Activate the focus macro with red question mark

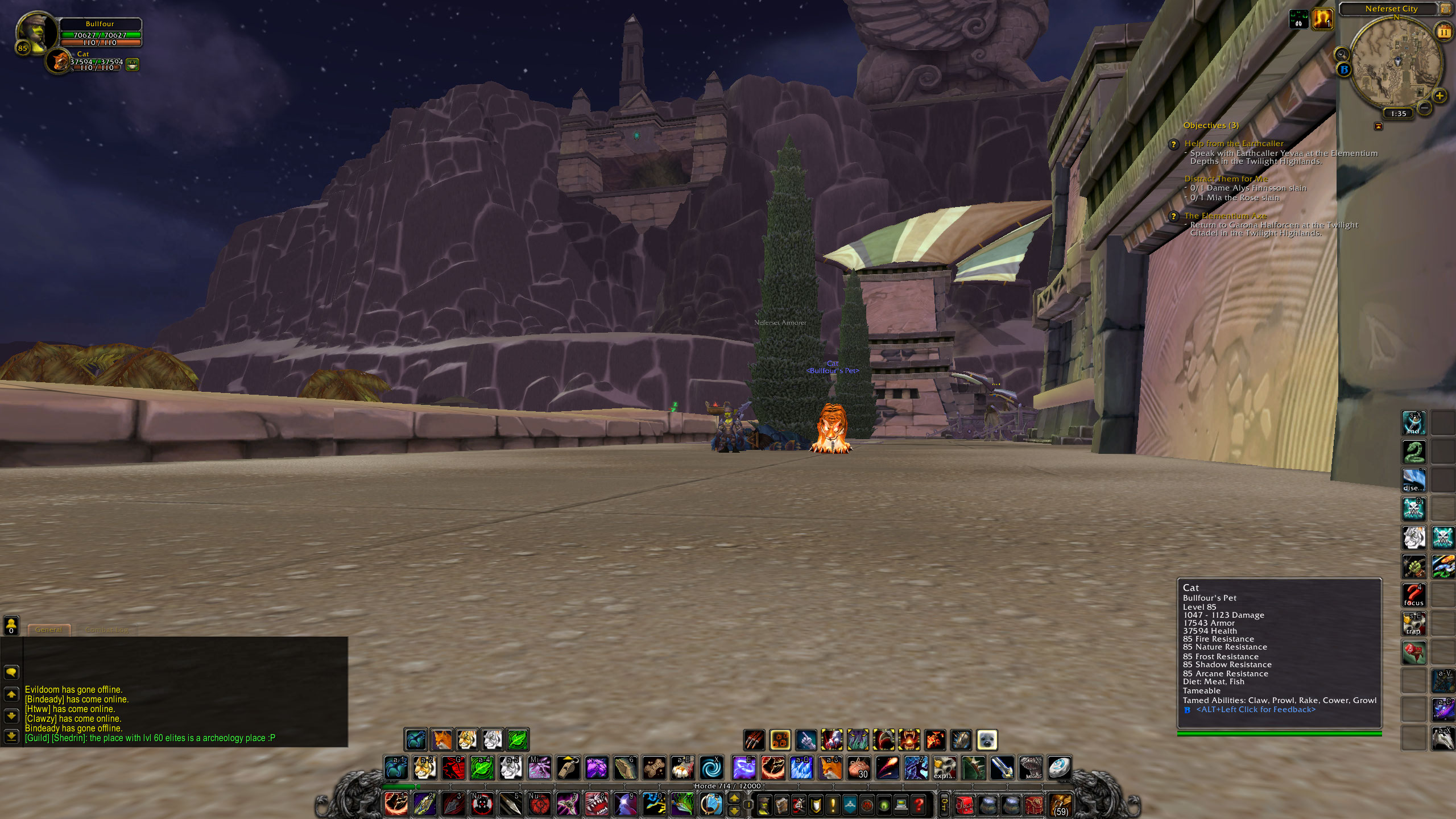(x=1413, y=595)
